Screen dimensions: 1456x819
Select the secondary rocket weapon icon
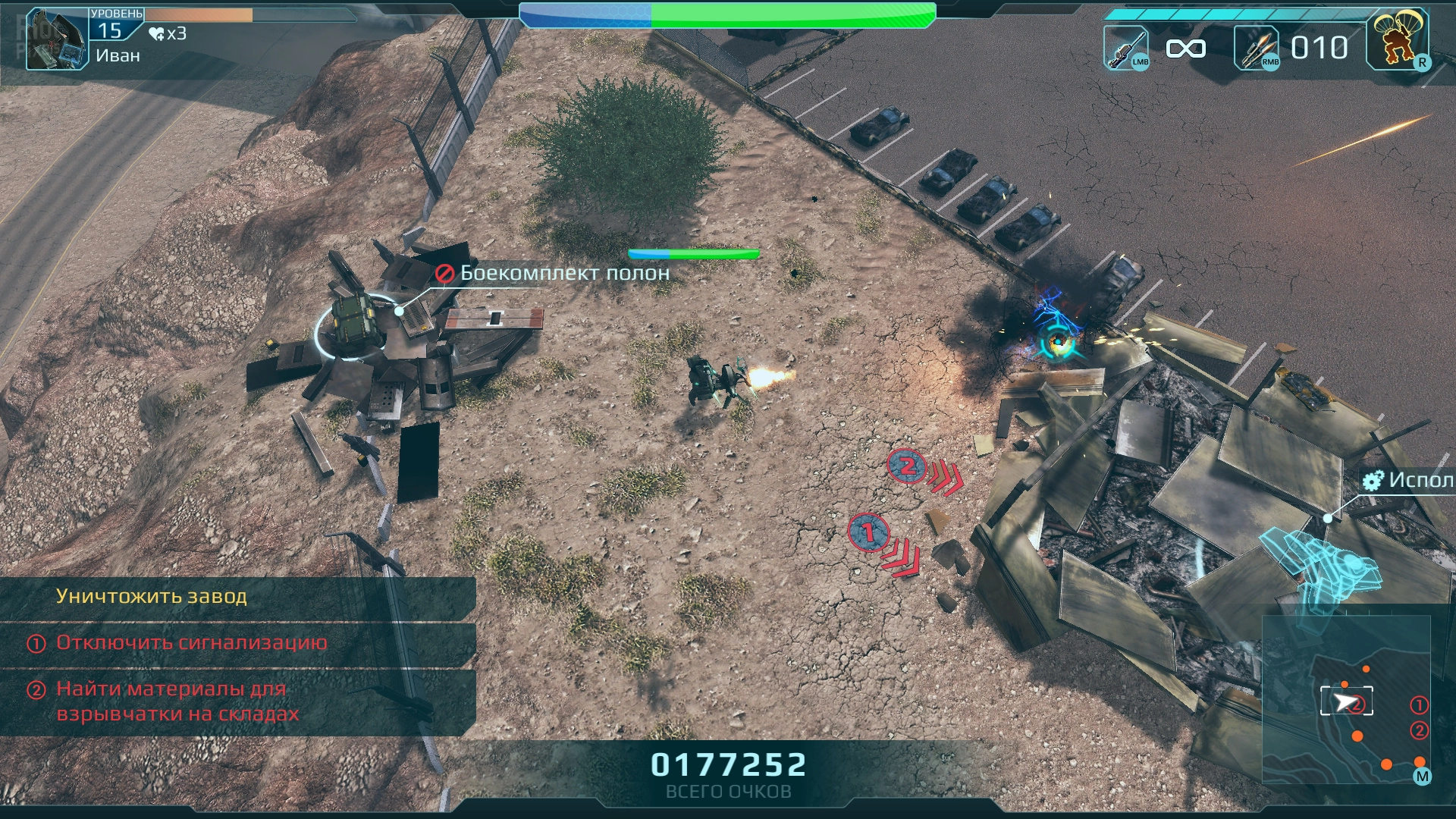[1257, 48]
